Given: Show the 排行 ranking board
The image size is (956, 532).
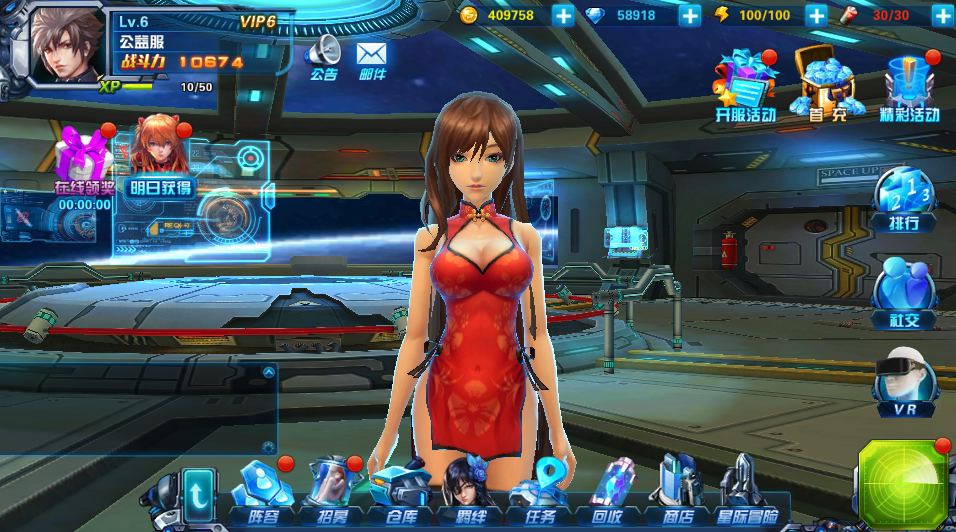Looking at the screenshot, I should click(x=903, y=198).
